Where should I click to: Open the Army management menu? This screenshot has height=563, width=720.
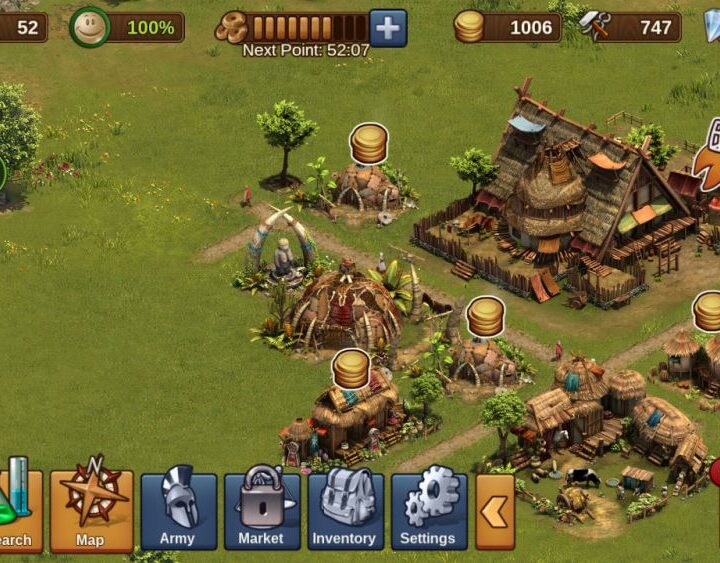(178, 510)
